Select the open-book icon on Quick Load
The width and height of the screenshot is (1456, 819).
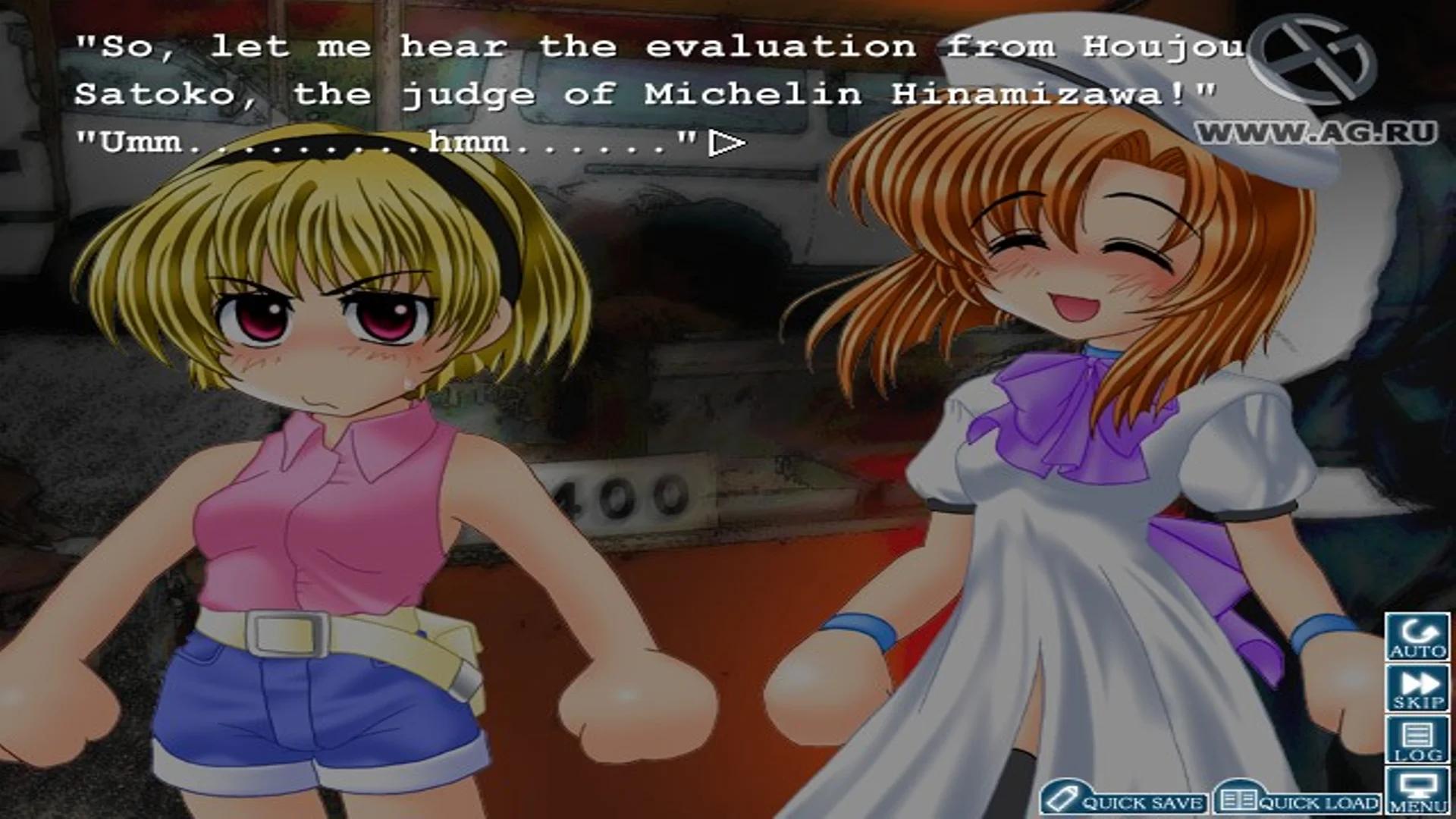[1241, 801]
